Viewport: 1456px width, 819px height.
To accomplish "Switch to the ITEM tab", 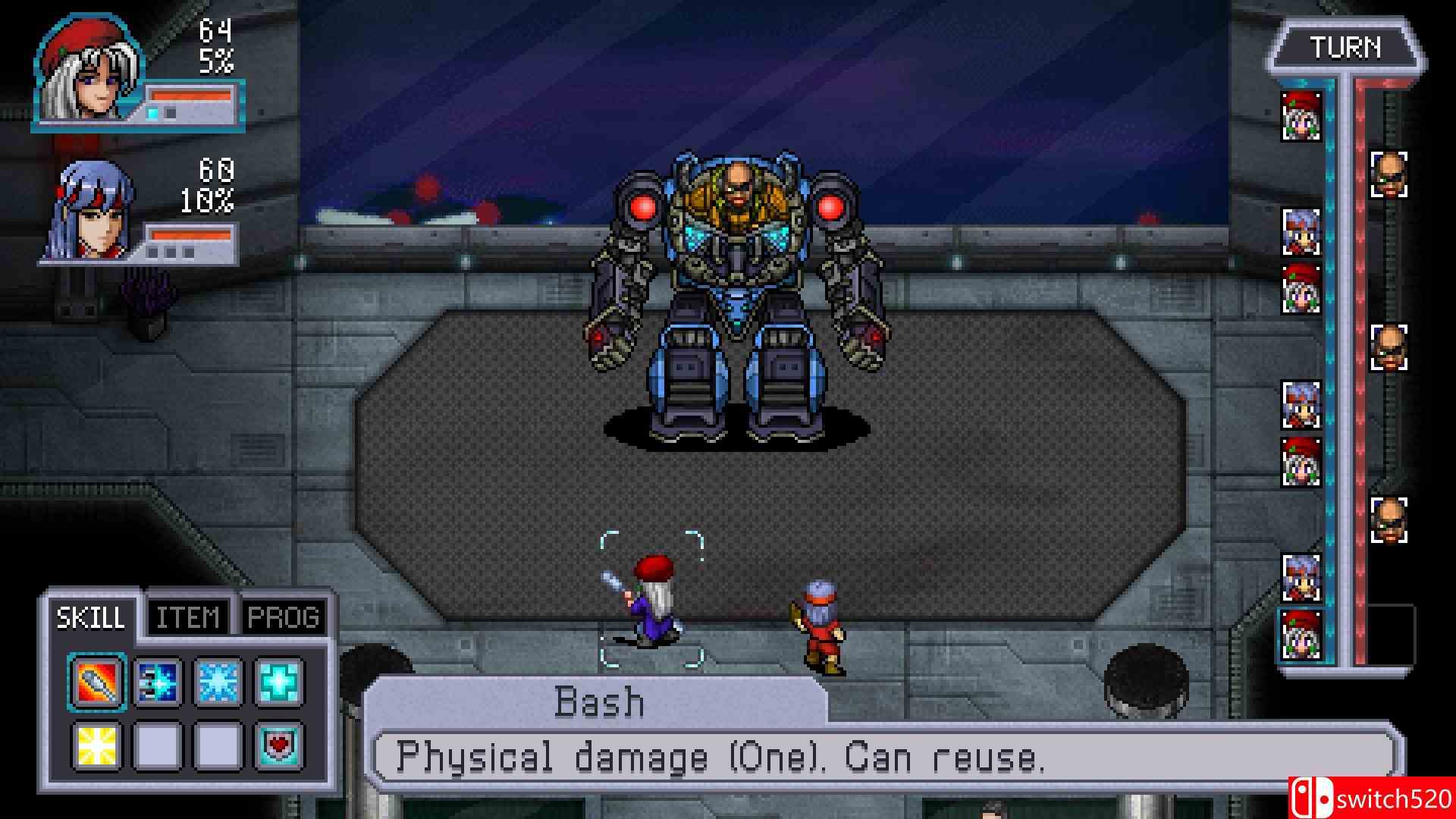I will 187,617.
